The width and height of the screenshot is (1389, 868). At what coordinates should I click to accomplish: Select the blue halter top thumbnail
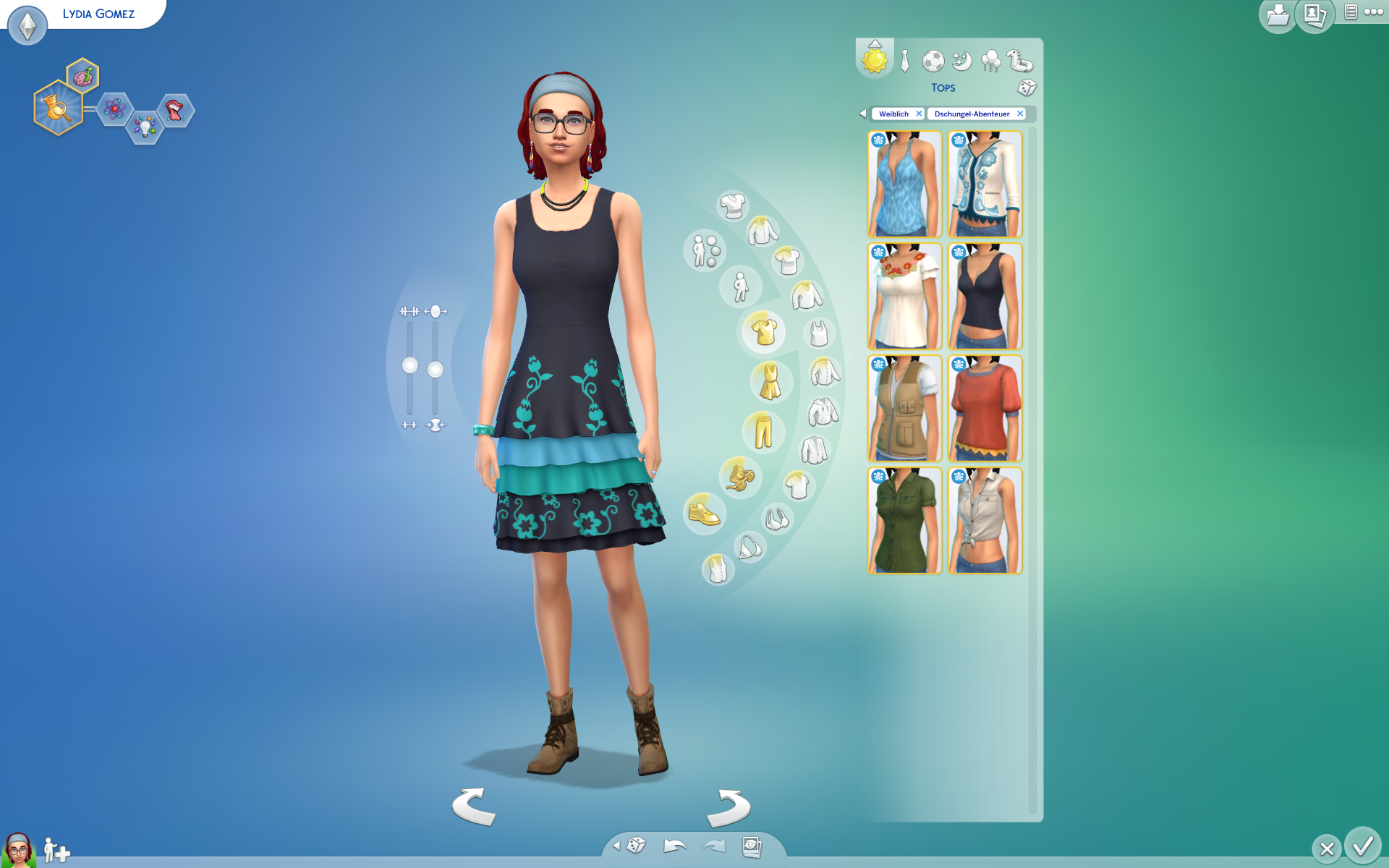pos(904,184)
